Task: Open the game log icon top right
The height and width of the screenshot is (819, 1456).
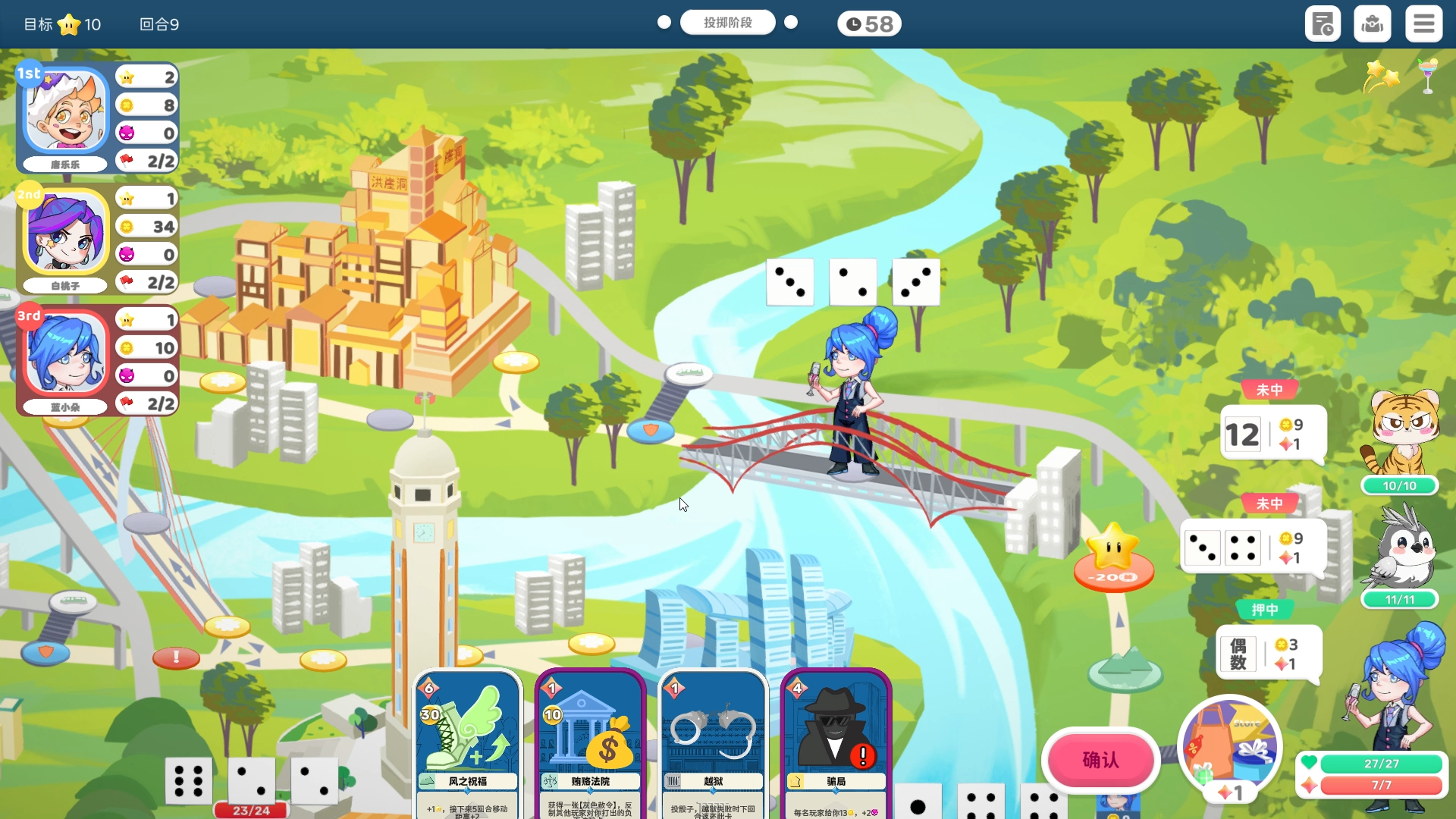Action: [1323, 24]
